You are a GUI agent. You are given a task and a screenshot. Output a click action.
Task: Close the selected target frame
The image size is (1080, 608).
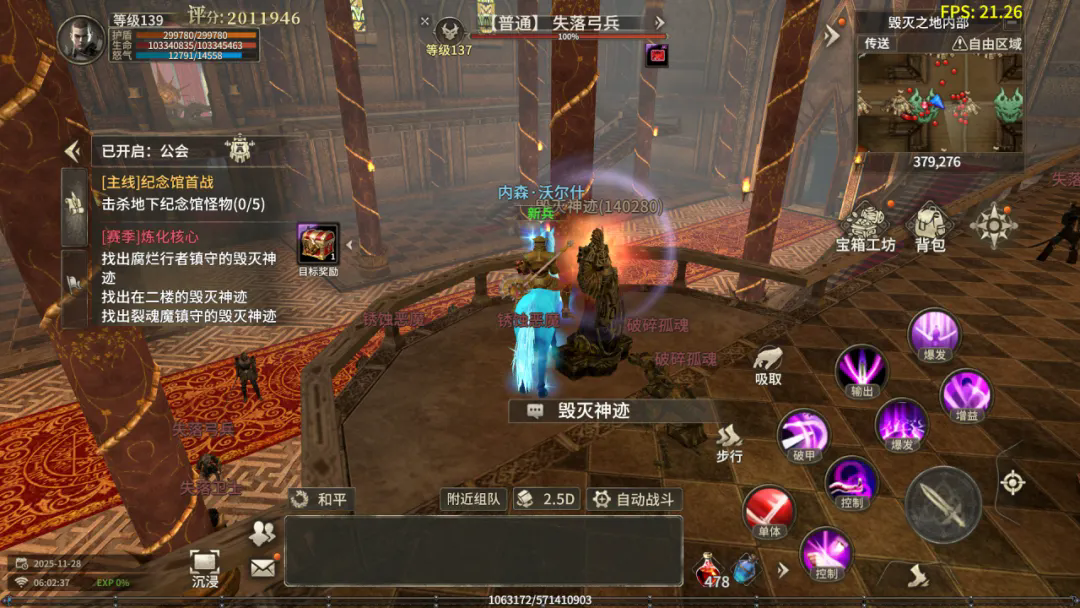click(x=425, y=21)
